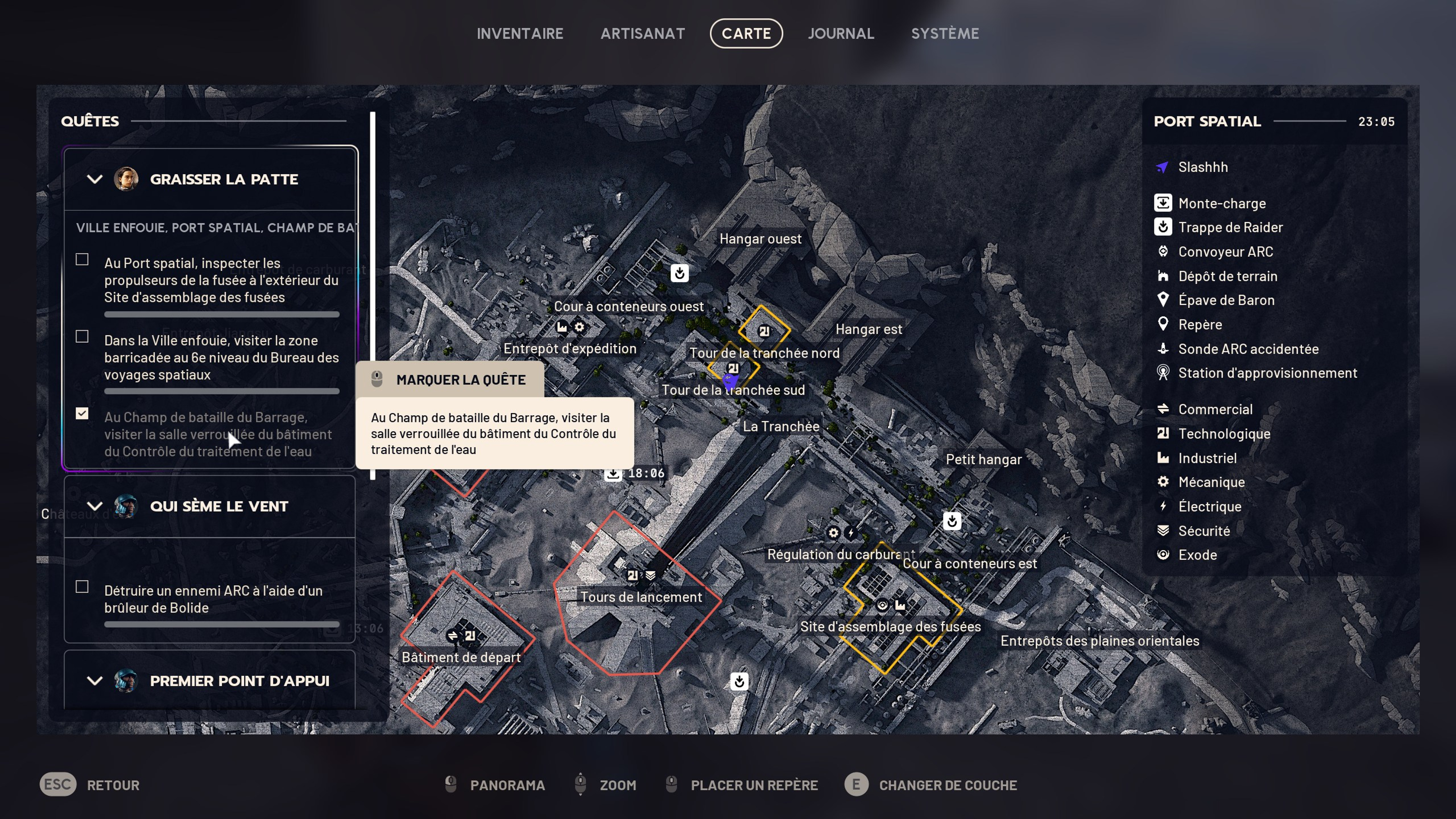Check the Ville enfouie barricaded zone objective
1456x819 pixels.
point(82,337)
